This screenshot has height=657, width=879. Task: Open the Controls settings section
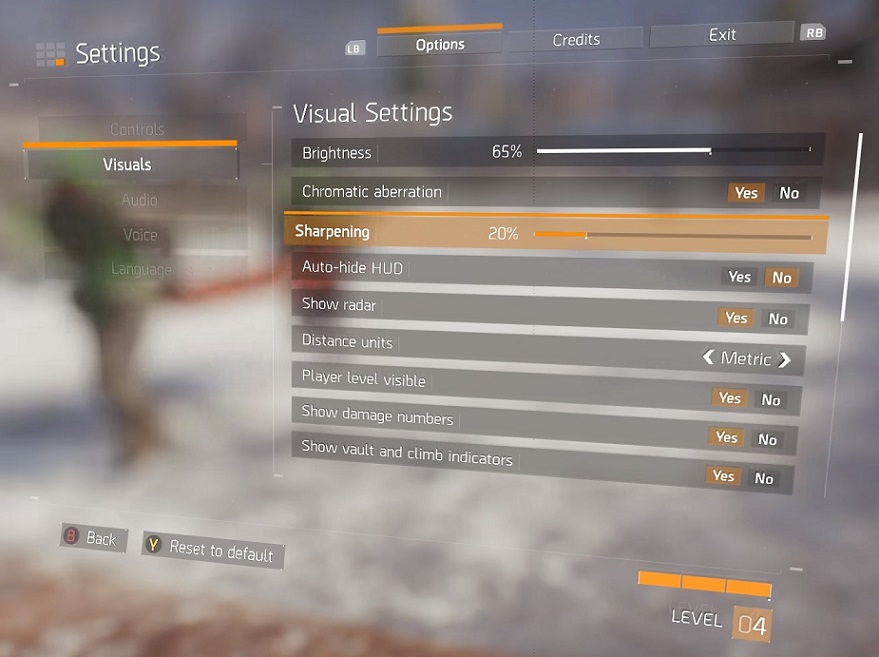pos(137,129)
